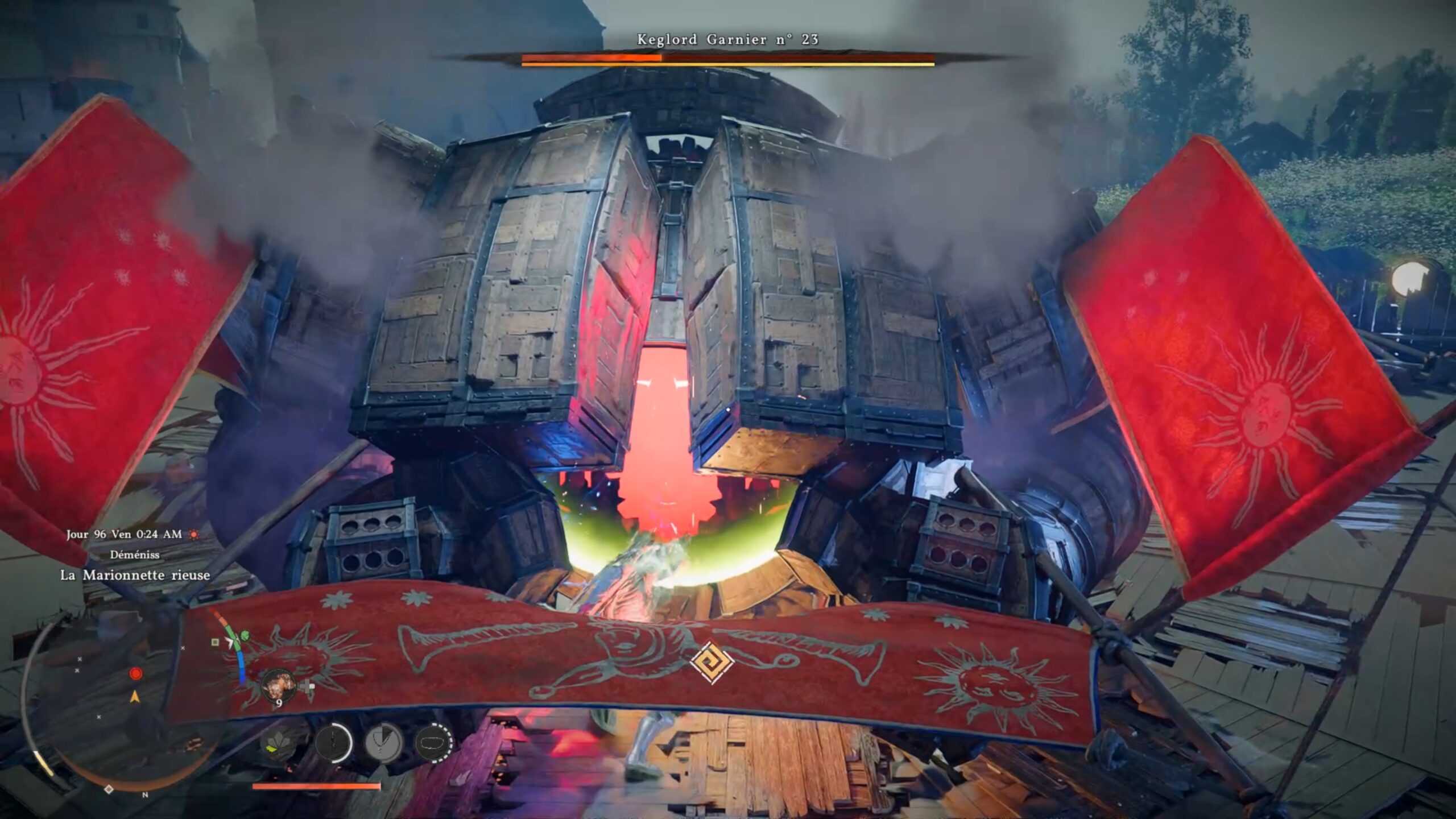Activate the sword ability icon
The image size is (1456, 819).
pyautogui.click(x=333, y=743)
